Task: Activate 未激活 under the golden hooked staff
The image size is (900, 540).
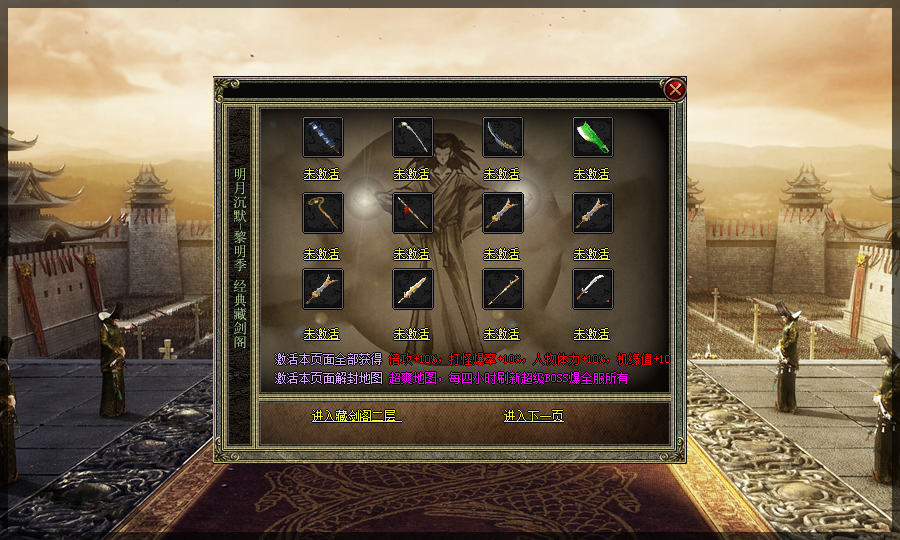Action: [322, 254]
